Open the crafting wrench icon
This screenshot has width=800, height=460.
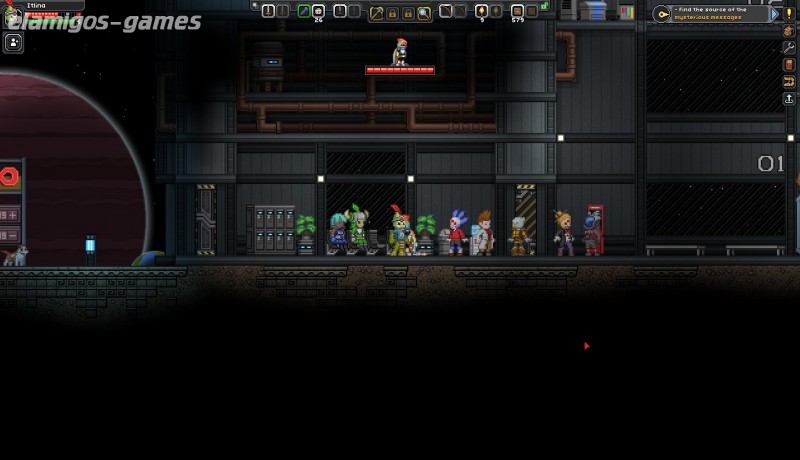click(789, 47)
